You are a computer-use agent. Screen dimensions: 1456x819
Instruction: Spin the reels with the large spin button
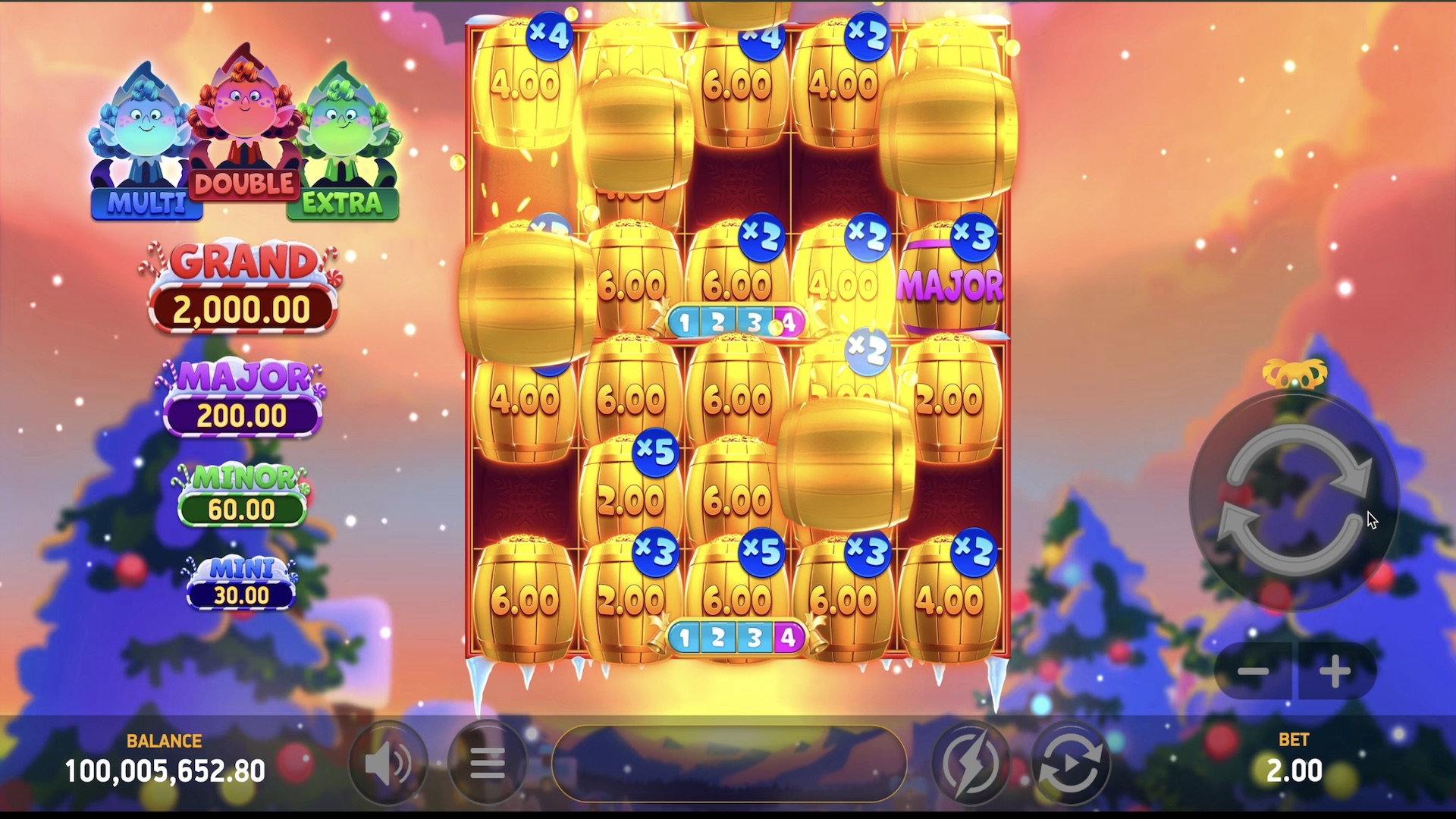(x=1294, y=502)
